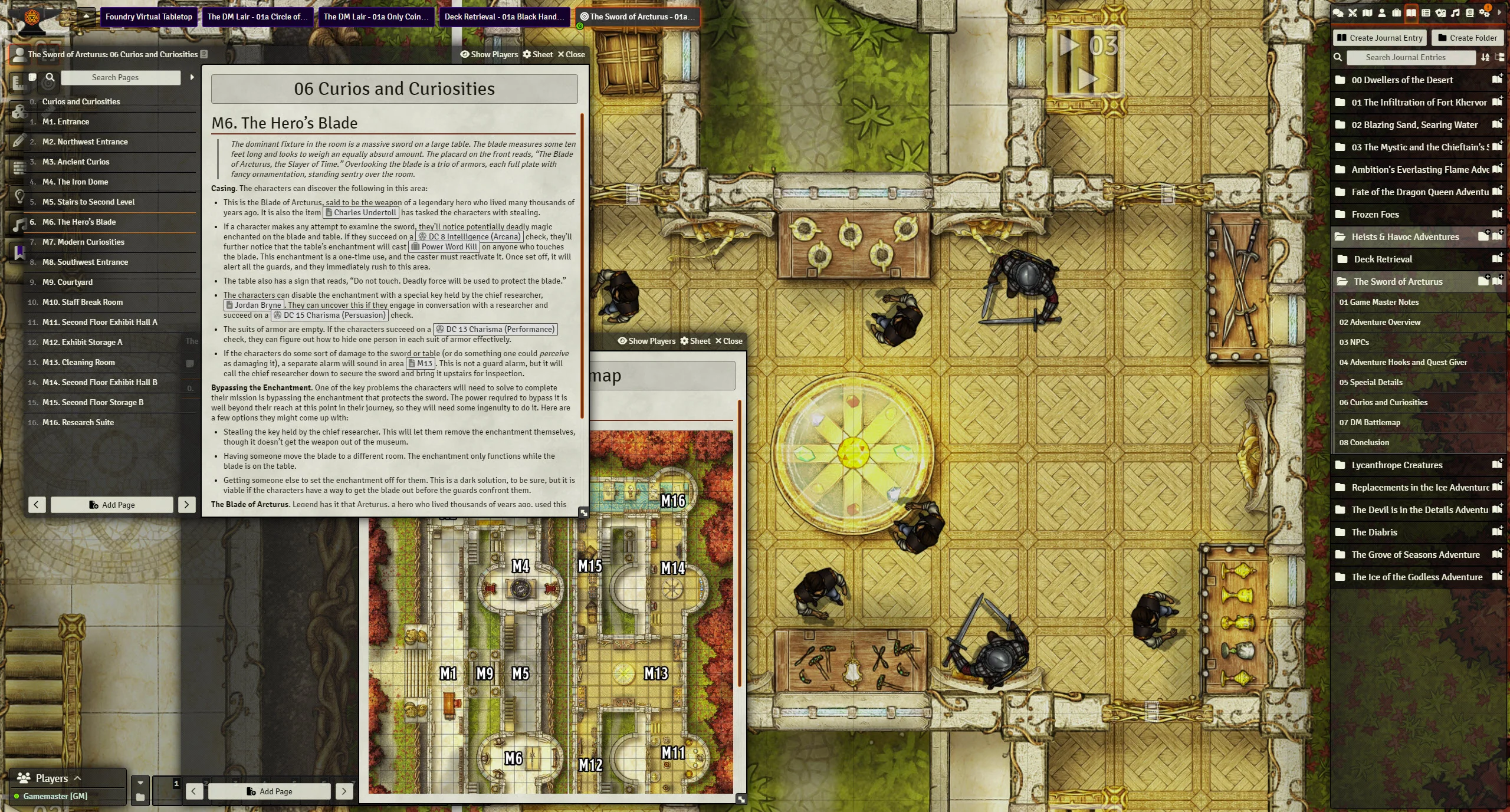The width and height of the screenshot is (1510, 812).
Task: Select M13. Cleaning Room page entry
Action: click(78, 362)
